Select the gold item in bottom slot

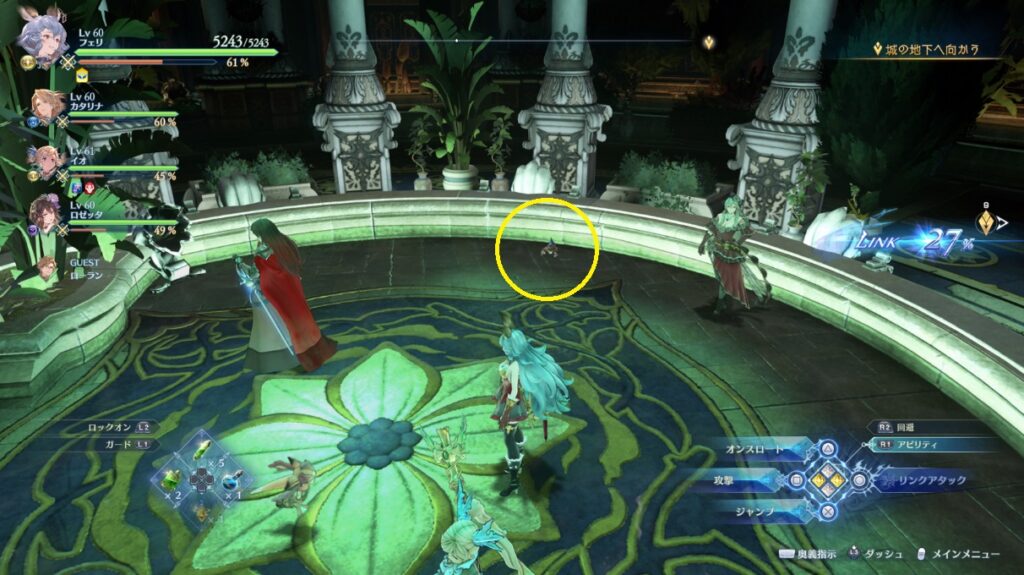click(x=201, y=511)
